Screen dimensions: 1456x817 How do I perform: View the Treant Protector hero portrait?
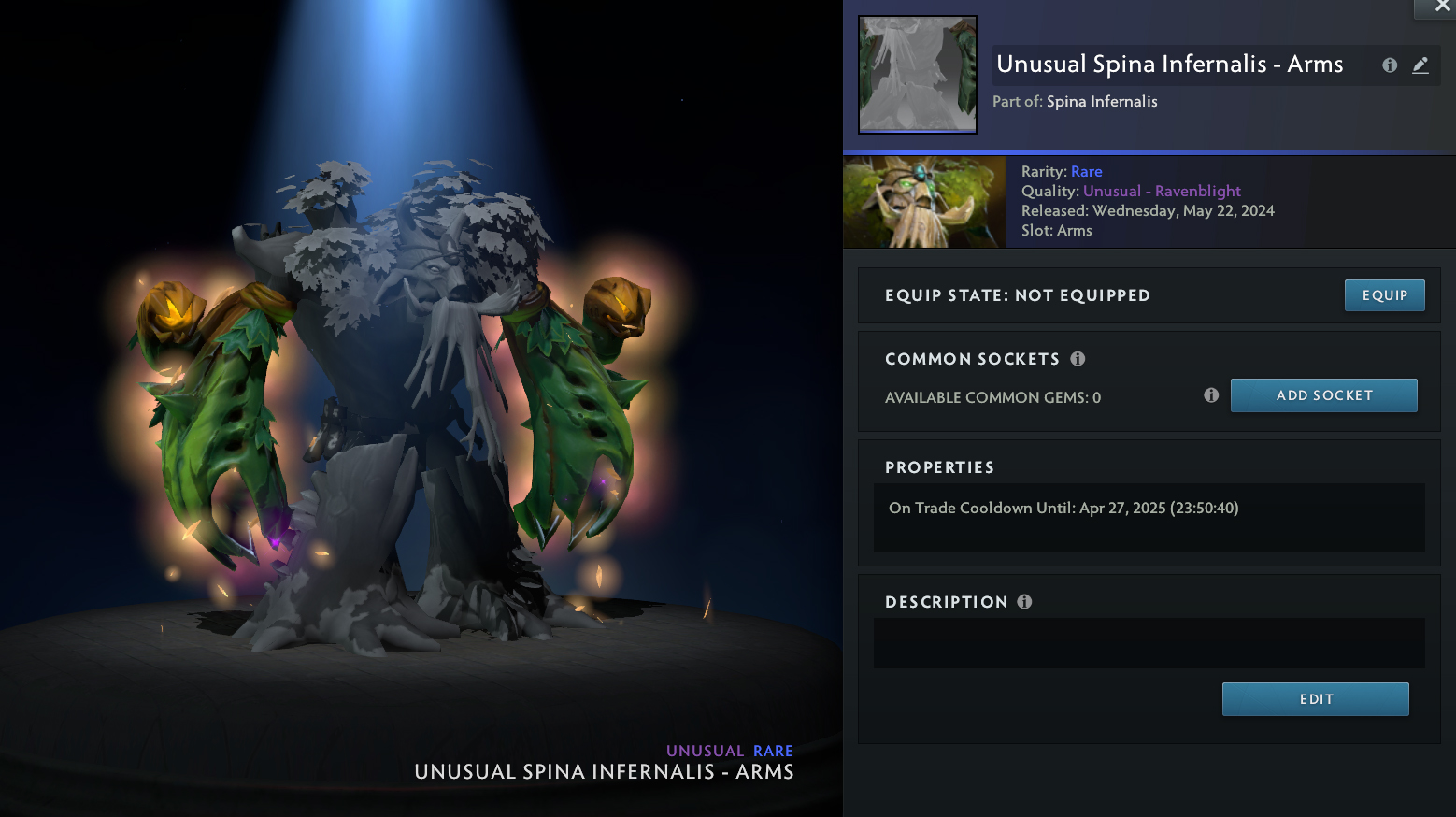[924, 202]
